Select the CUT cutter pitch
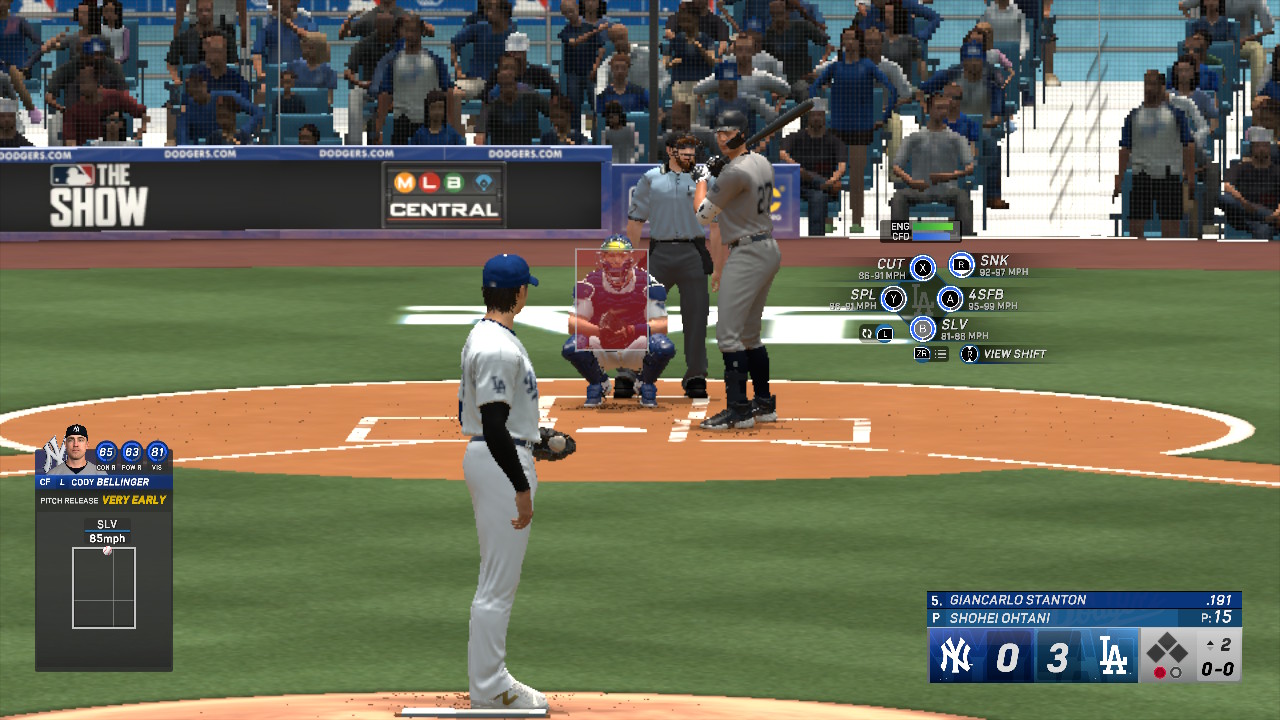Image resolution: width=1280 pixels, height=720 pixels. tap(922, 268)
